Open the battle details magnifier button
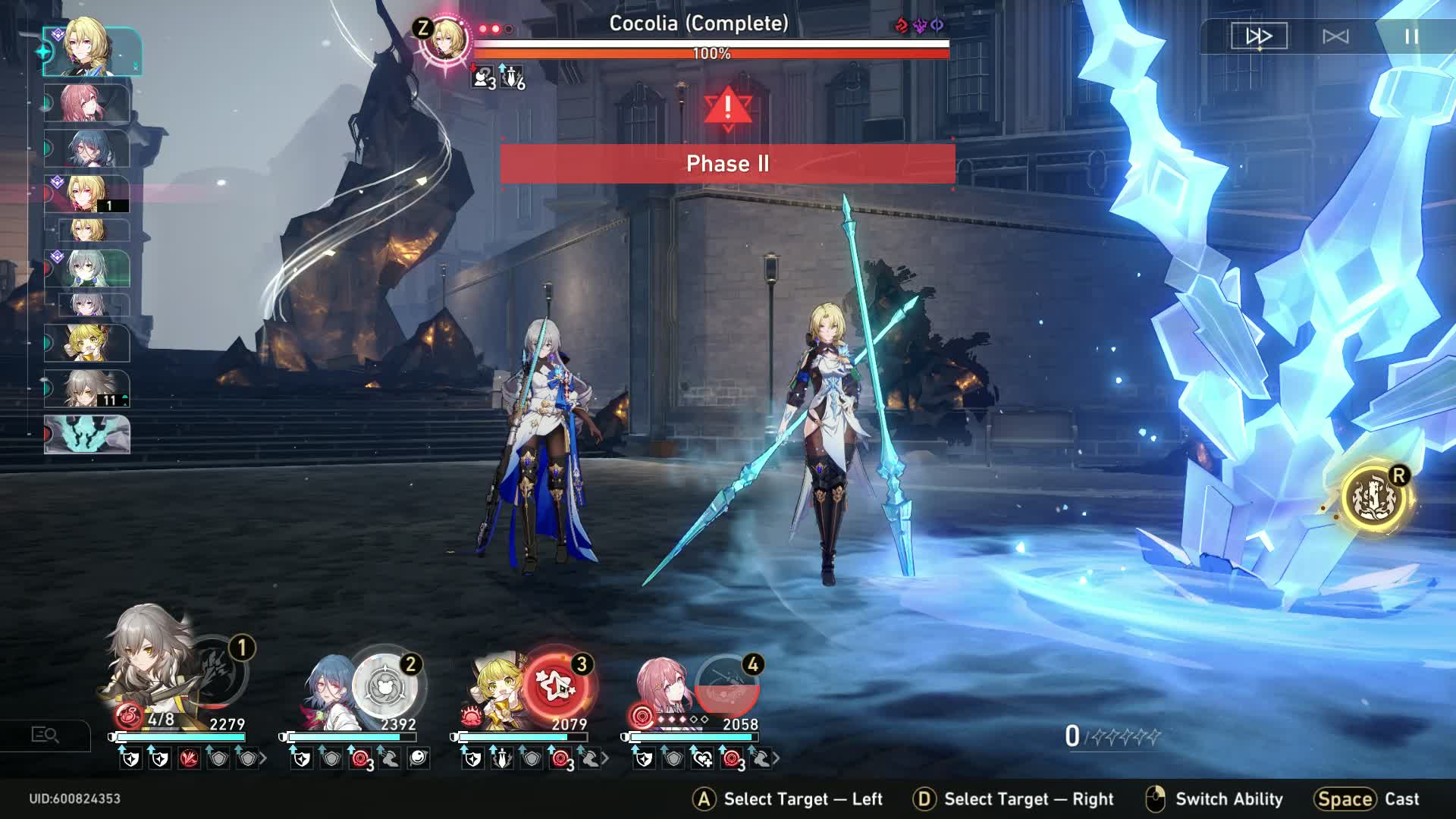The height and width of the screenshot is (819, 1456). 45,735
